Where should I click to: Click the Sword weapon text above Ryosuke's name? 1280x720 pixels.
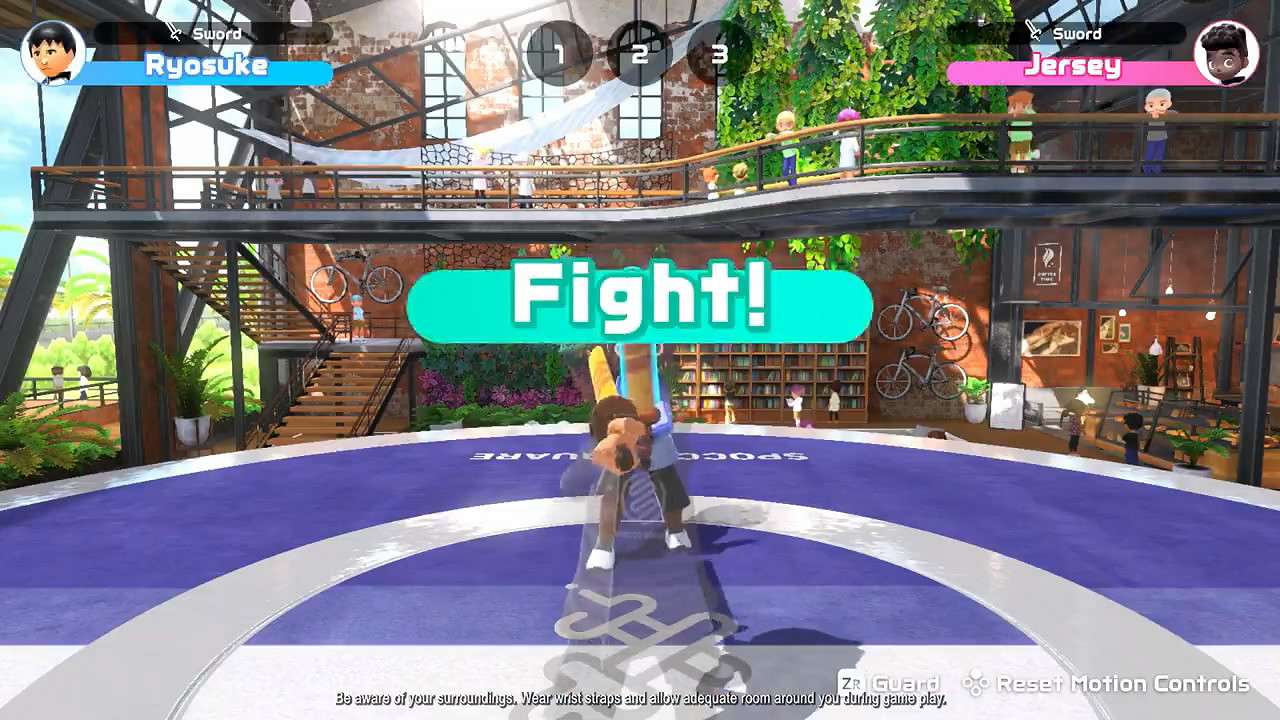215,34
